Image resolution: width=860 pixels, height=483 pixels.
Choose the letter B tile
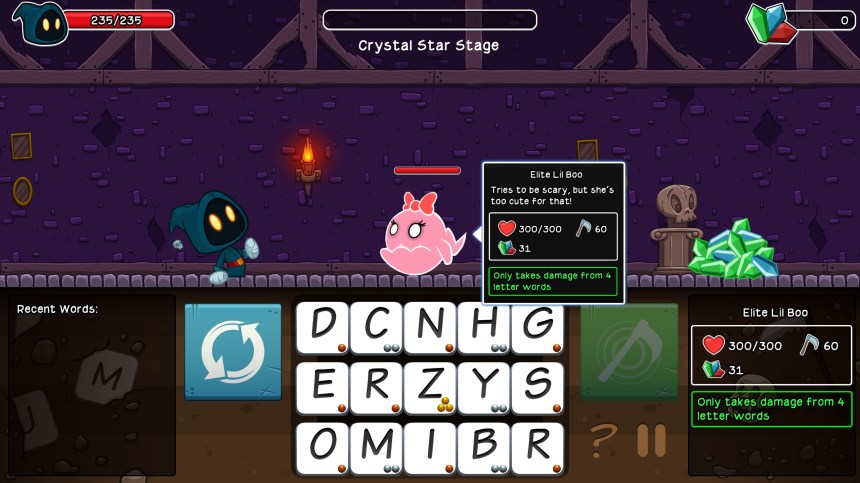pyautogui.click(x=484, y=447)
